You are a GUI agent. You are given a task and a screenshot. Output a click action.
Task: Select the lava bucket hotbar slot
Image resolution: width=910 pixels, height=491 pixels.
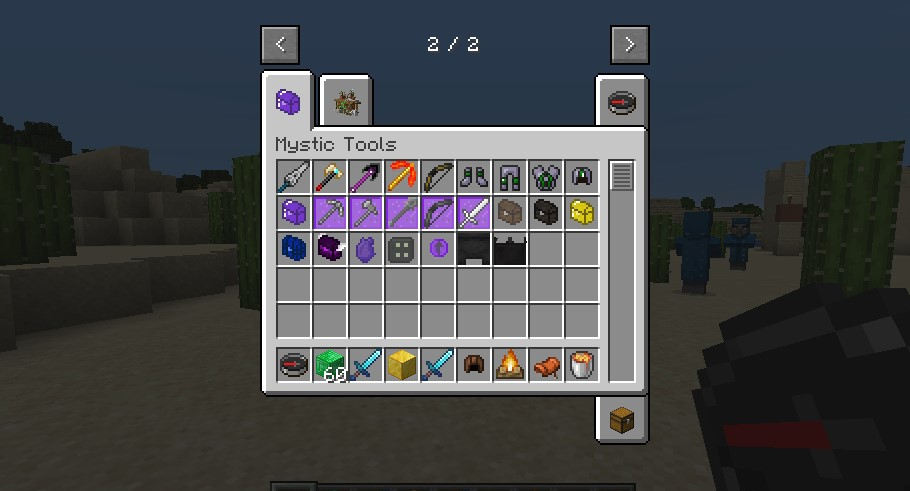(582, 366)
